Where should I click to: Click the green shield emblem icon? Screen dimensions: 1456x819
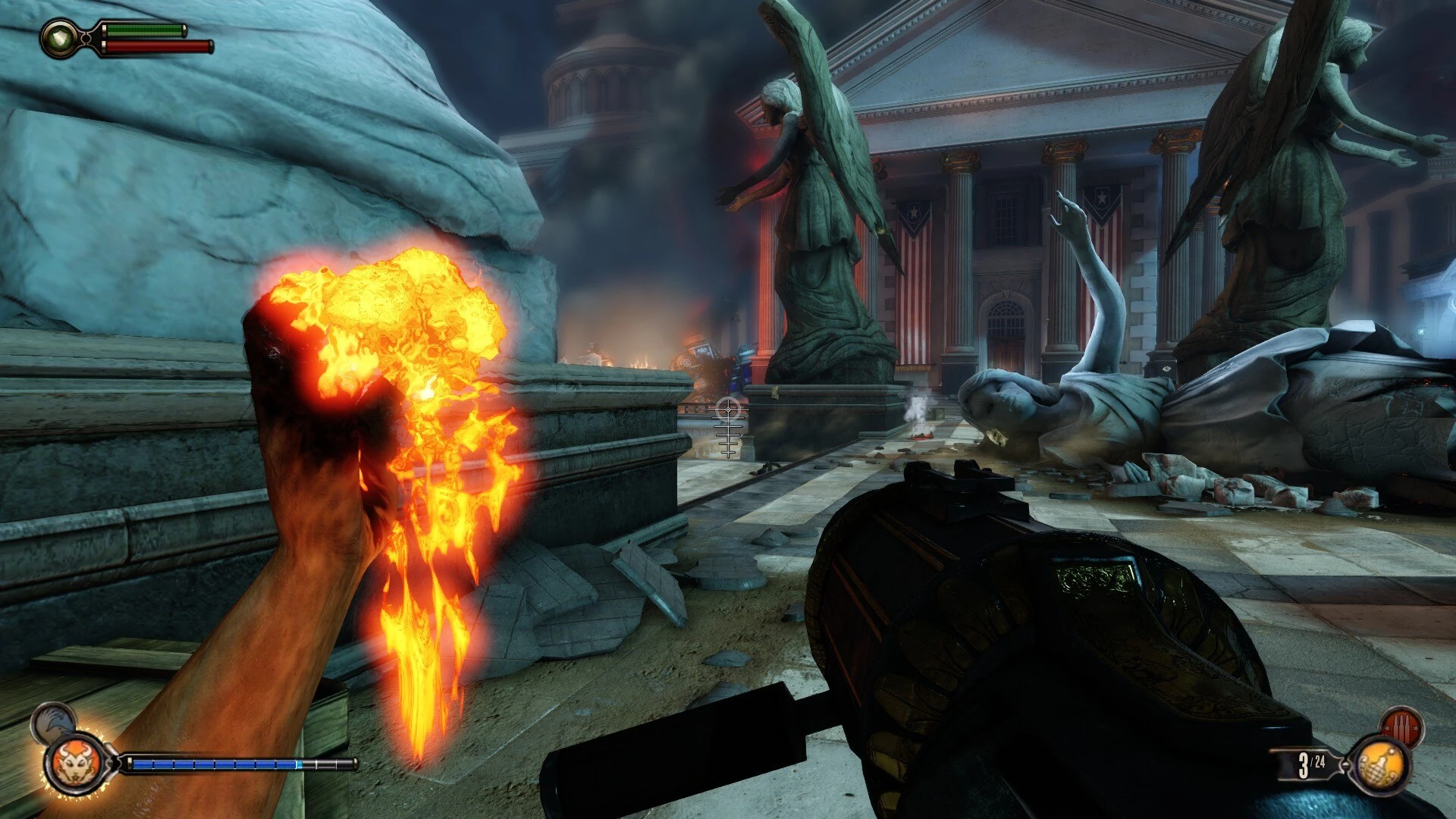[x=58, y=37]
